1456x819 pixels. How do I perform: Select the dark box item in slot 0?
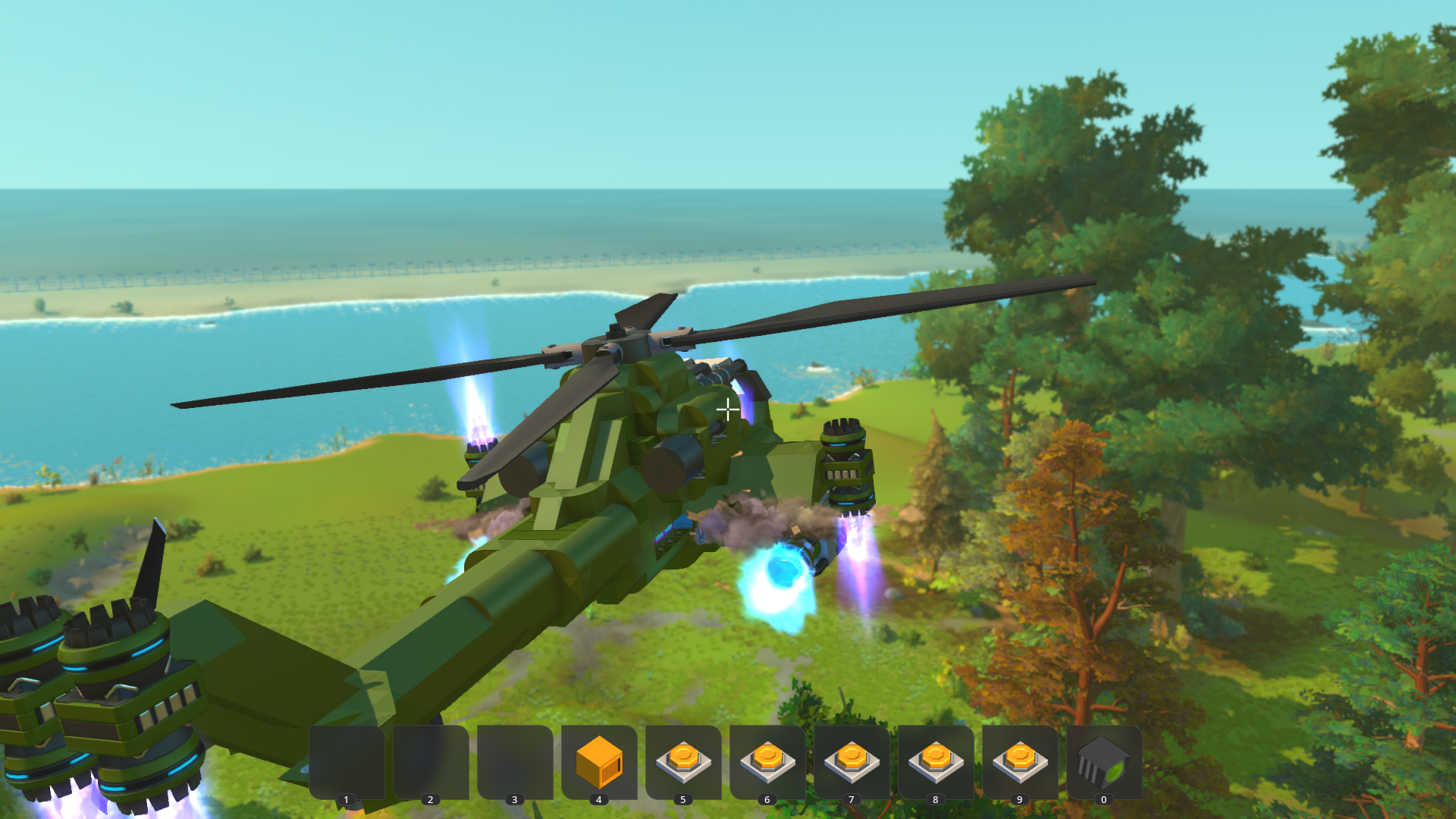click(x=1103, y=761)
